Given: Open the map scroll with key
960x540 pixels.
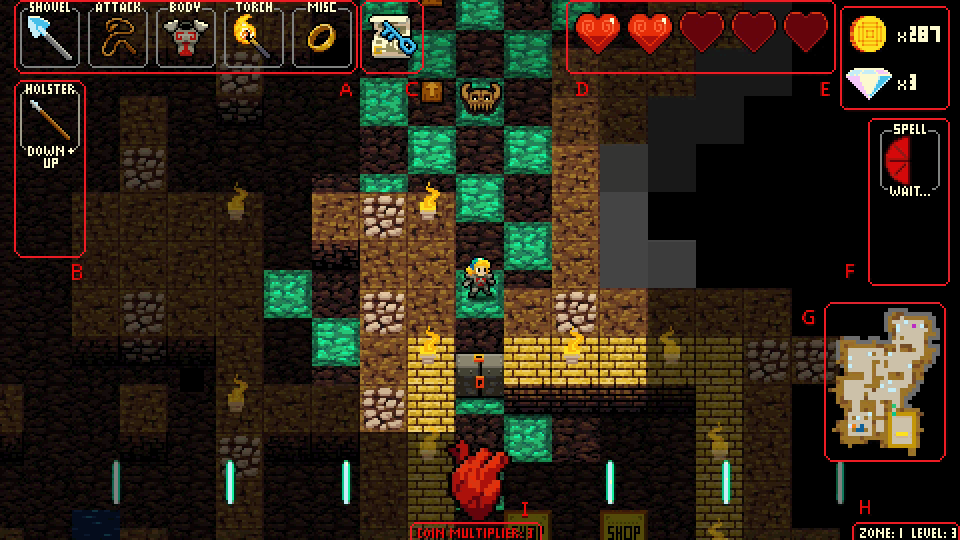Looking at the screenshot, I should click(x=391, y=40).
